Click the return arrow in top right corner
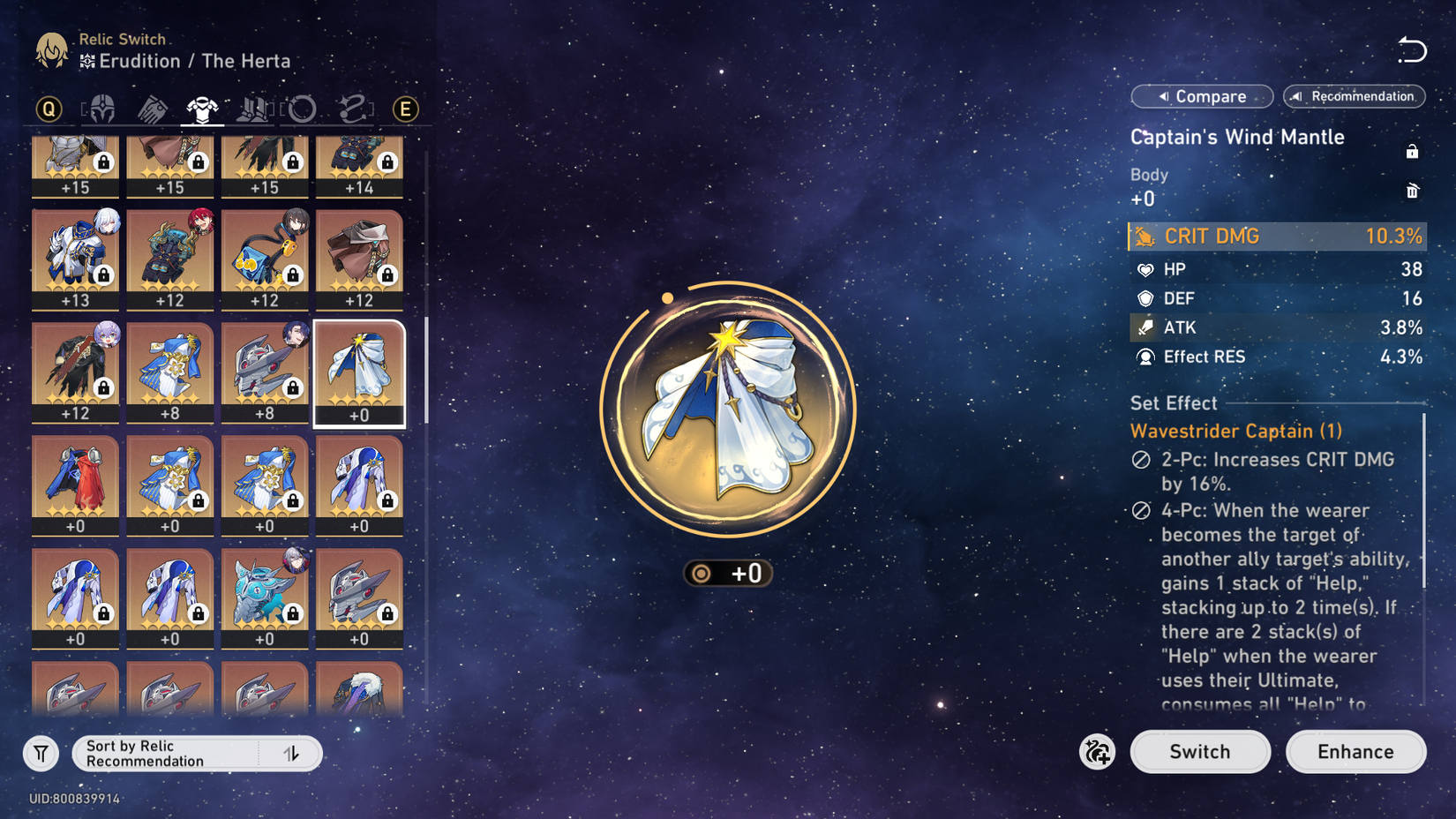The width and height of the screenshot is (1456, 819). coord(1413,50)
